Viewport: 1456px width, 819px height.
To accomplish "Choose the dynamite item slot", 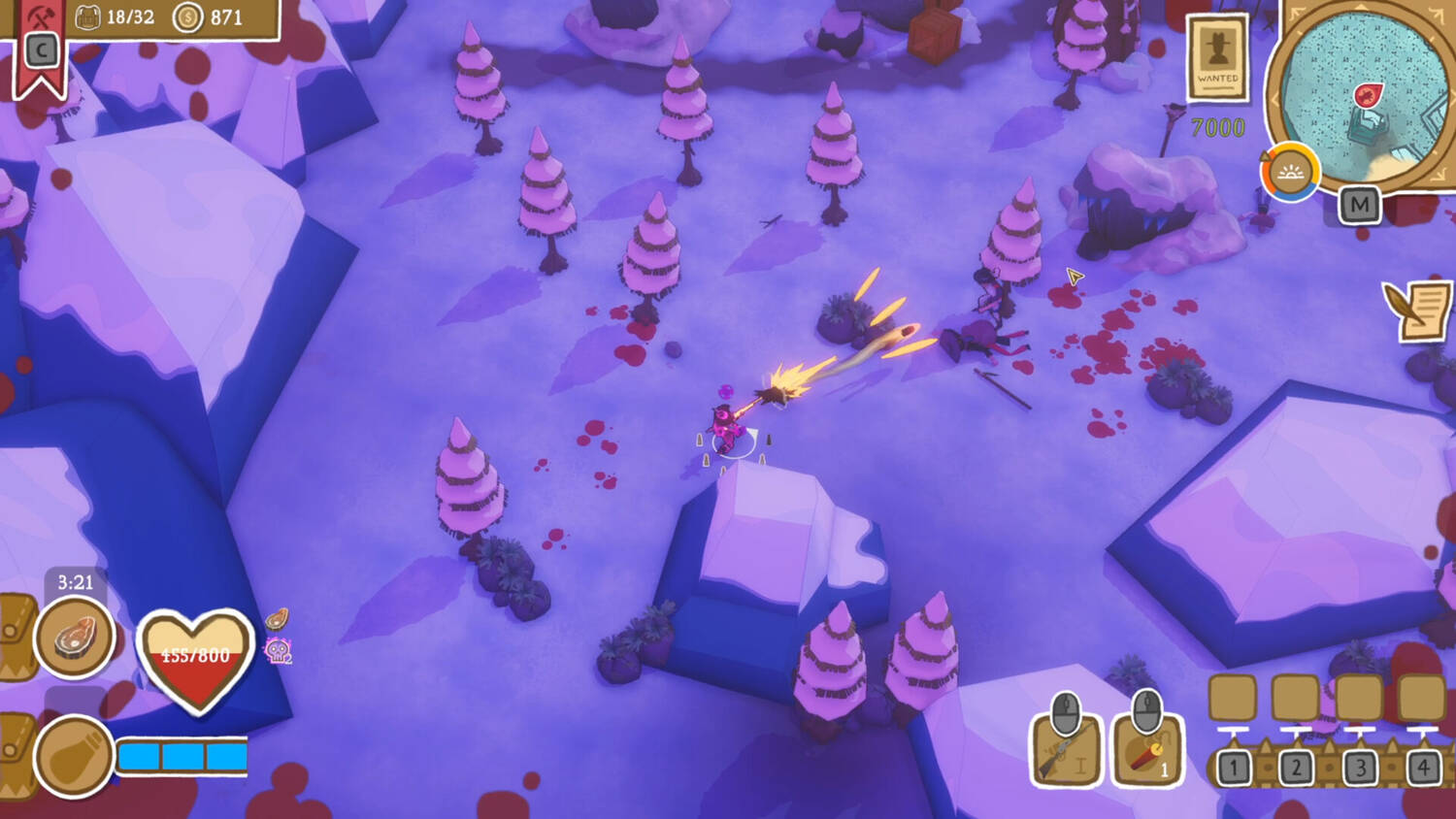I will pyautogui.click(x=1147, y=749).
